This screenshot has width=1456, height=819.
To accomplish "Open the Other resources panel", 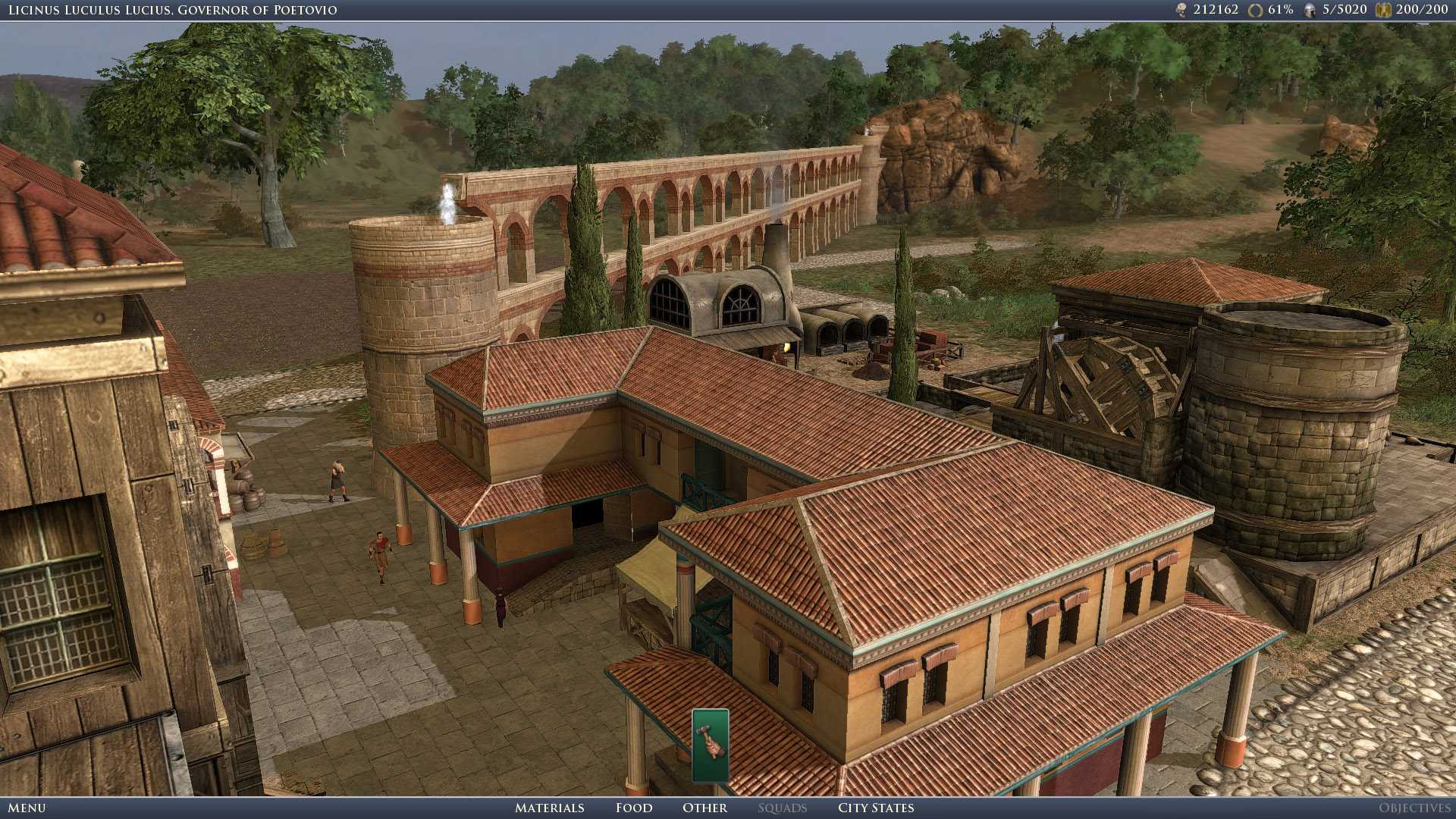I will tap(704, 808).
